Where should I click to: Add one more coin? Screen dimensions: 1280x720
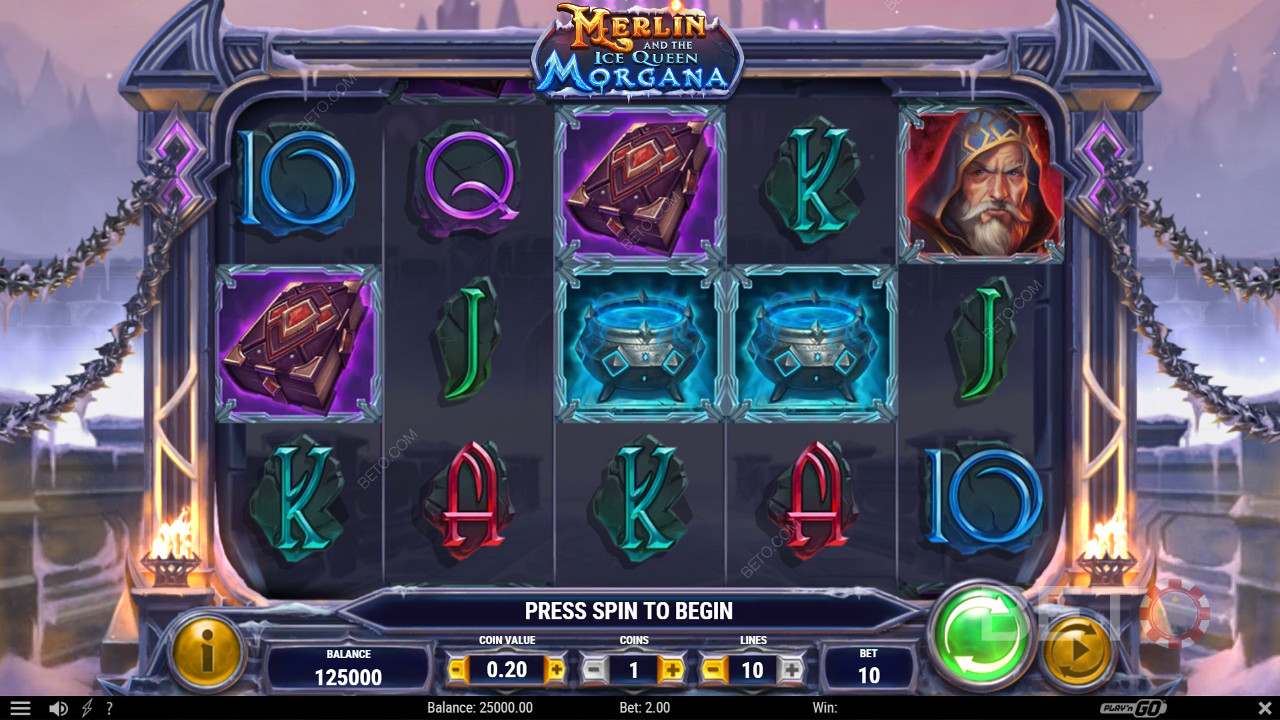coord(672,669)
